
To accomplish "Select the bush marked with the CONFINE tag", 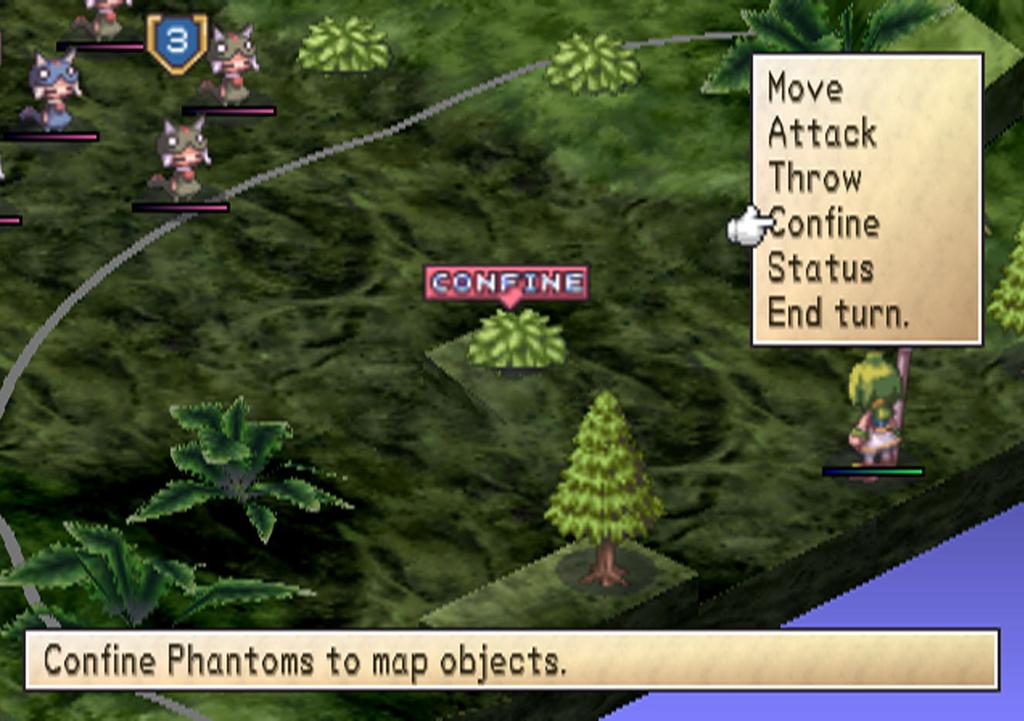I will pos(516,340).
